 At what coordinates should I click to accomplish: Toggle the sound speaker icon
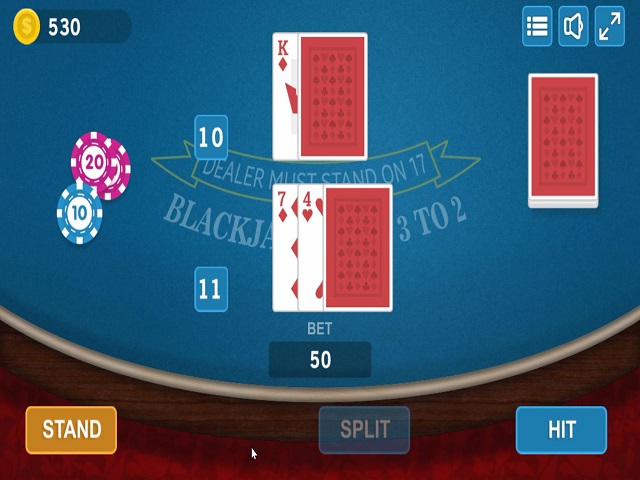pyautogui.click(x=573, y=27)
